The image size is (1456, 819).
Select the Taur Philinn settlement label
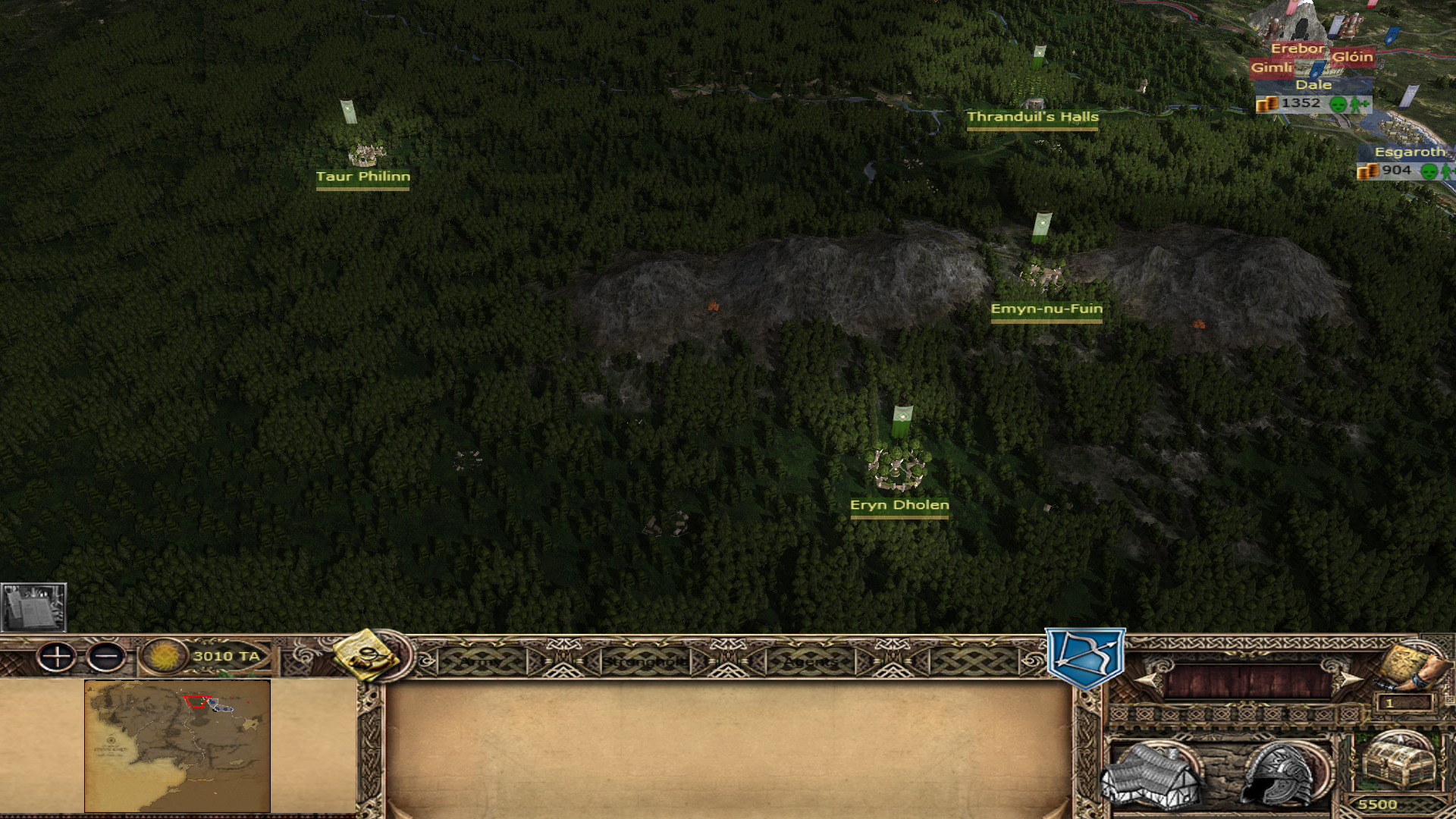362,177
